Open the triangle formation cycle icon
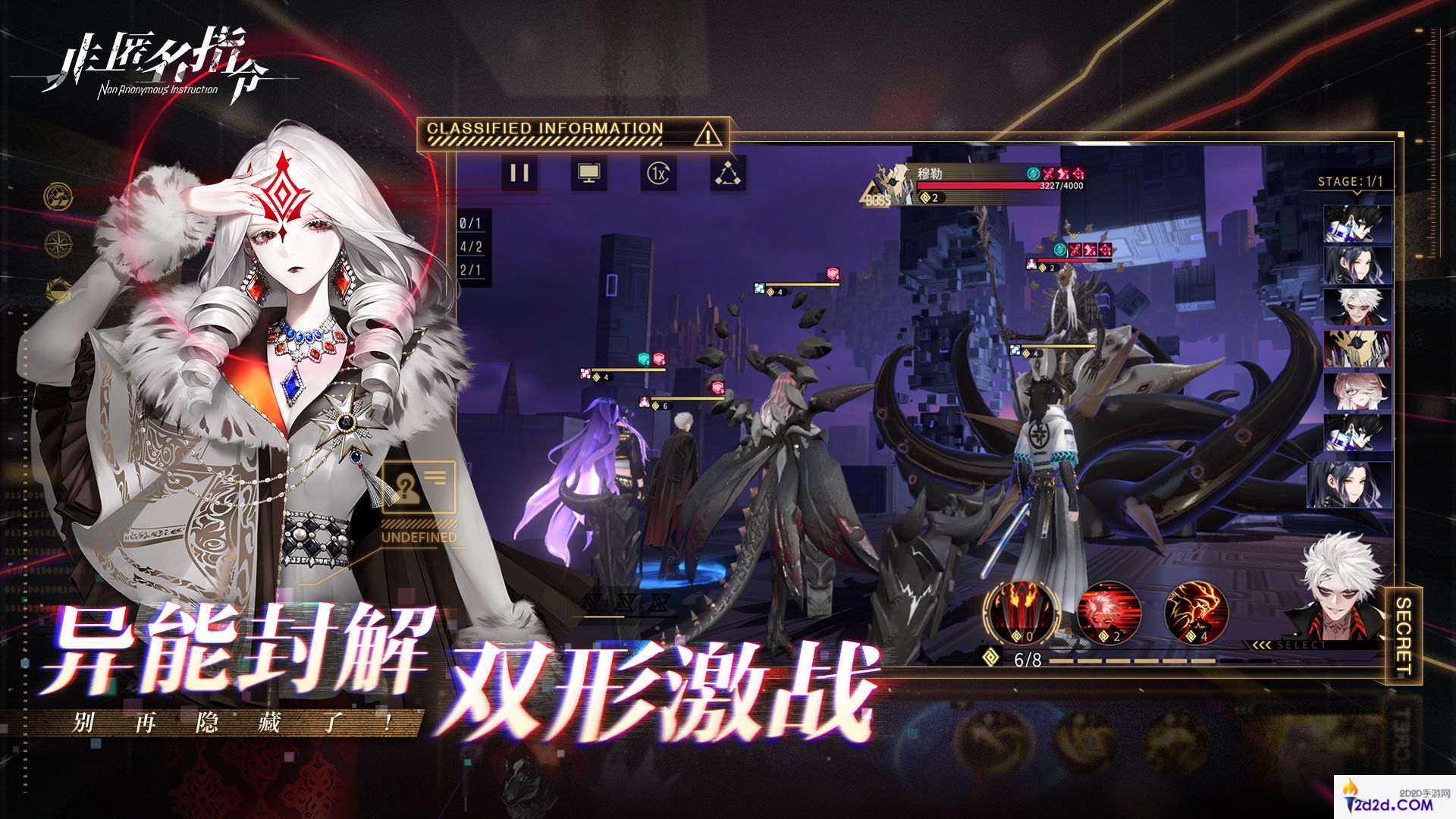This screenshot has width=1456, height=819. click(x=728, y=174)
